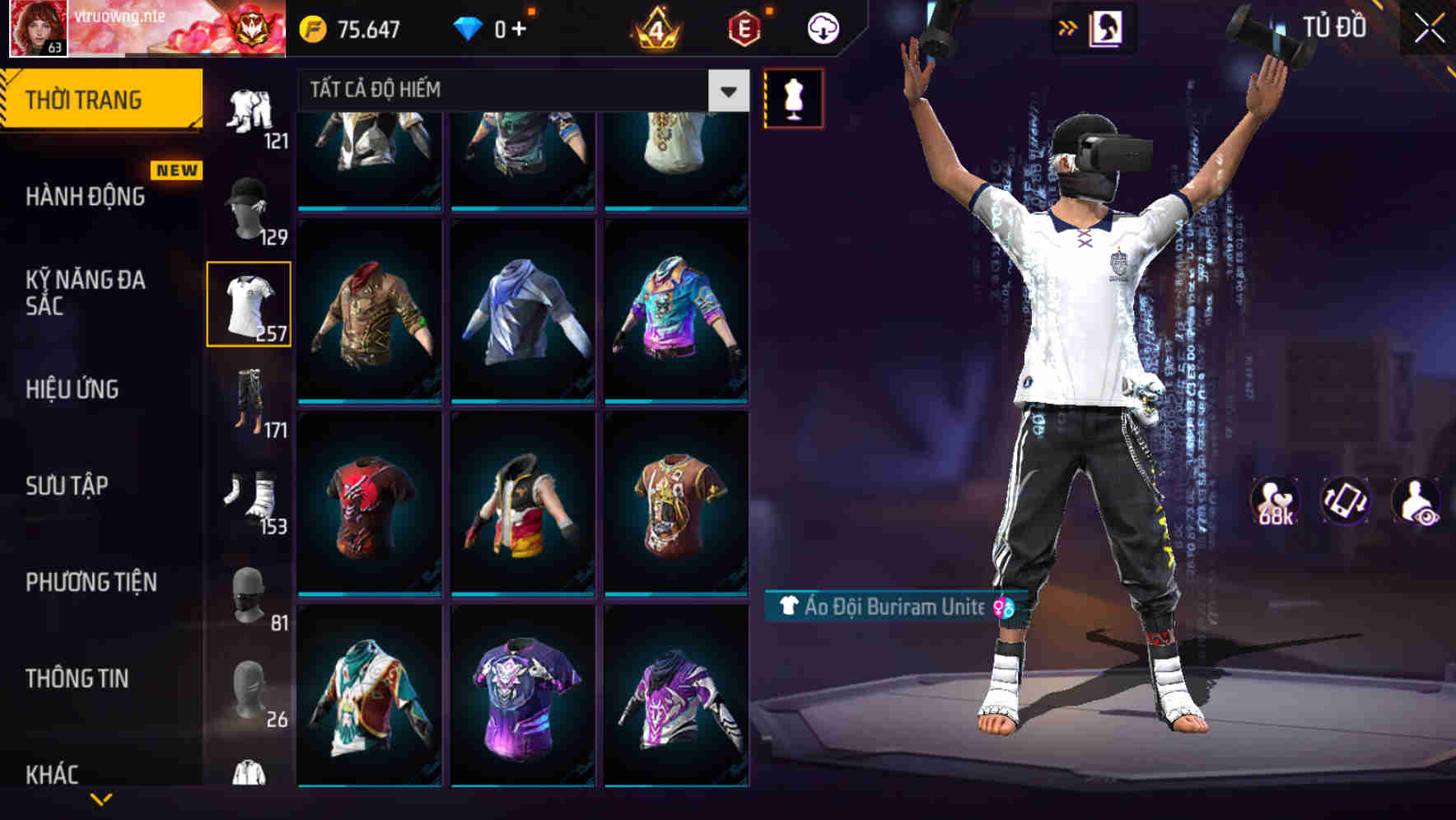Screen dimensions: 1456x820
Task: Click the mannequin preset outfit icon
Action: tap(793, 97)
